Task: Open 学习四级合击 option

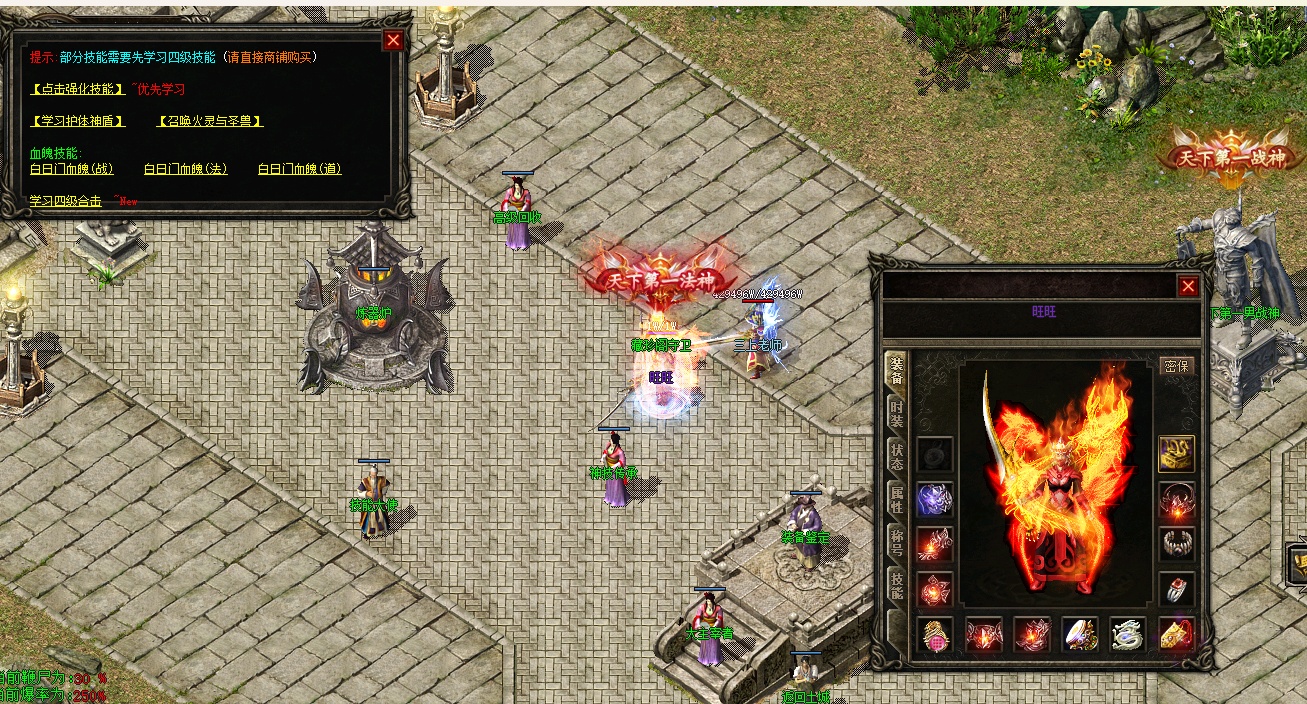Action: [66, 201]
